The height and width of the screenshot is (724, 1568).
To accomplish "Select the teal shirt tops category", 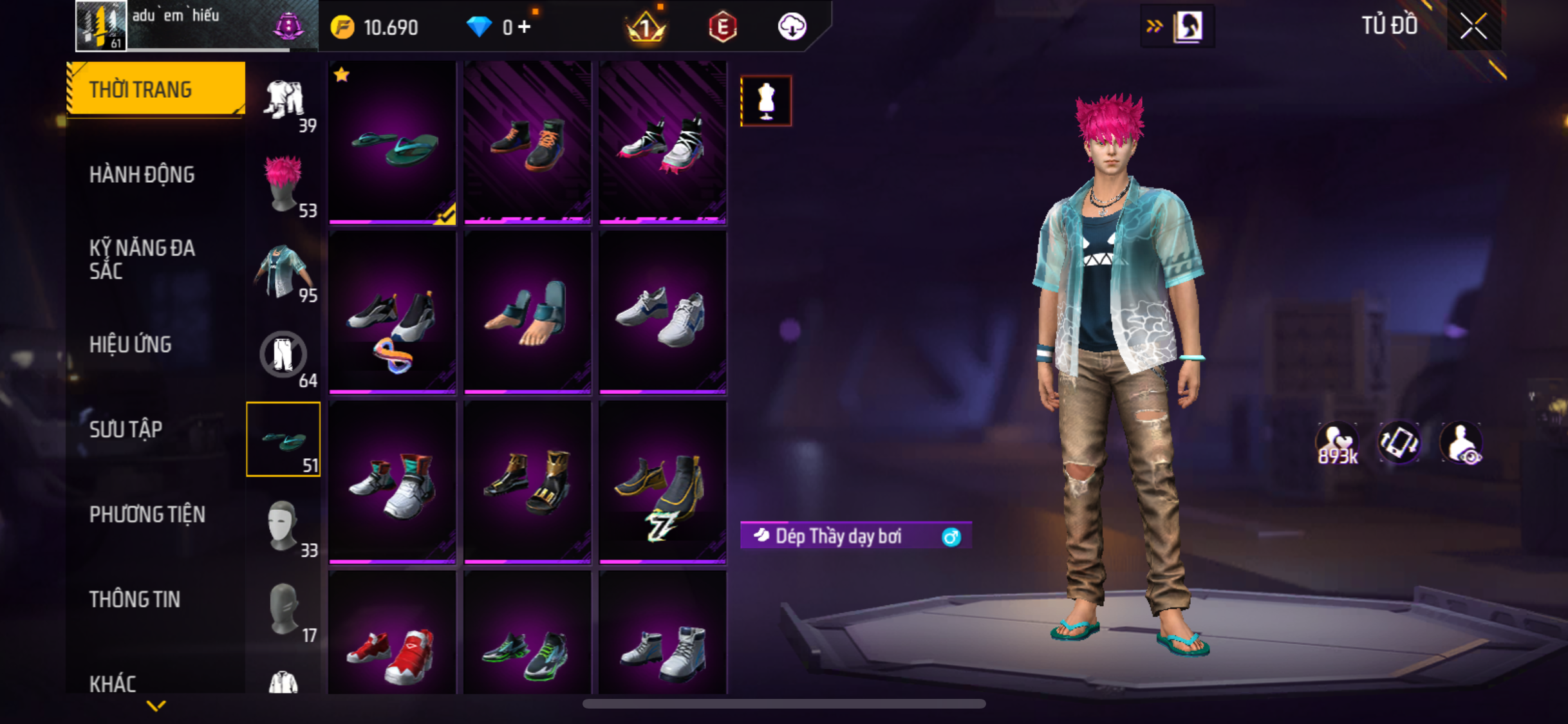I will pos(283,272).
